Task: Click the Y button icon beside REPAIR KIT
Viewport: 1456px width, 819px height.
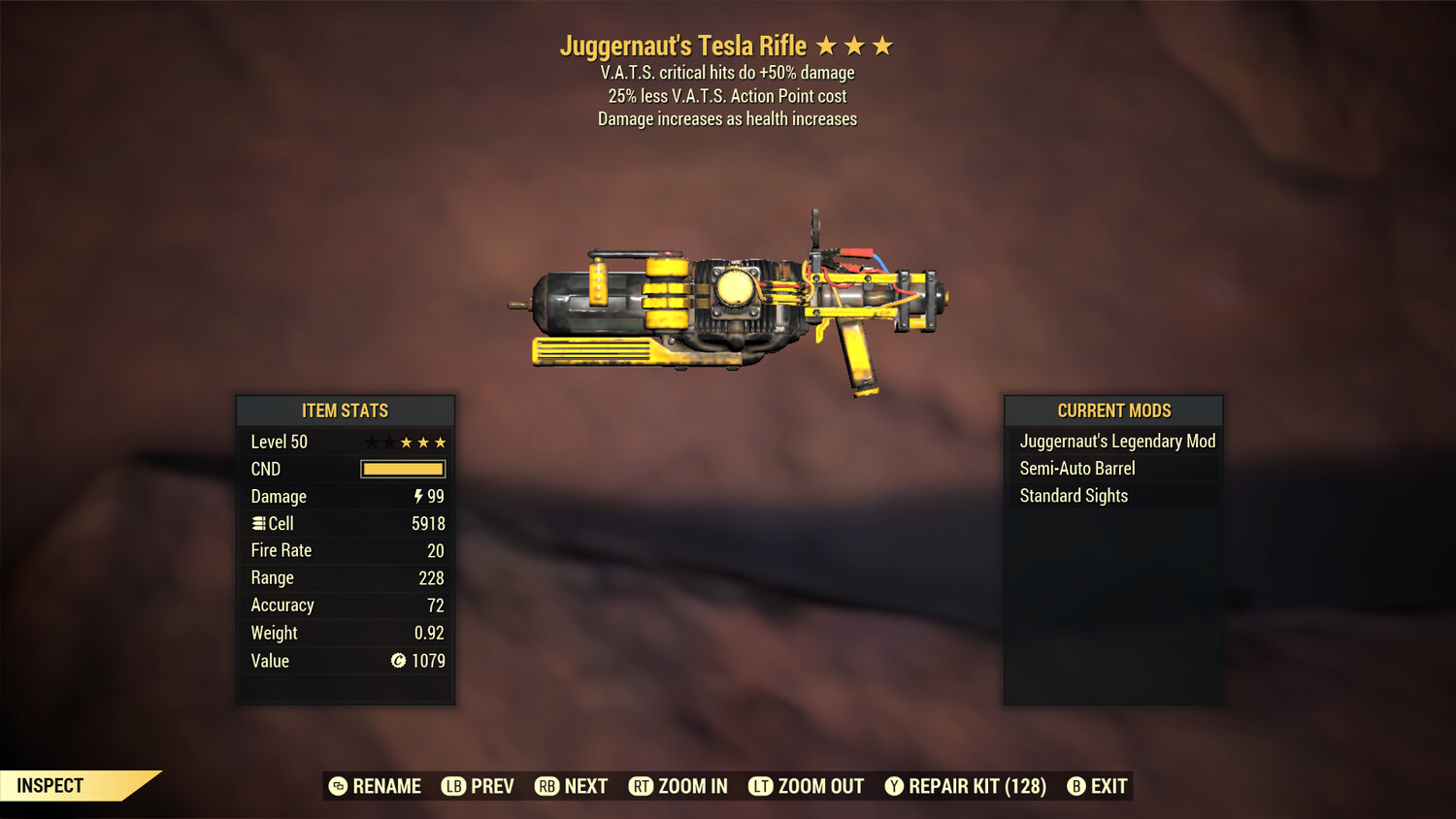Action: click(x=894, y=786)
